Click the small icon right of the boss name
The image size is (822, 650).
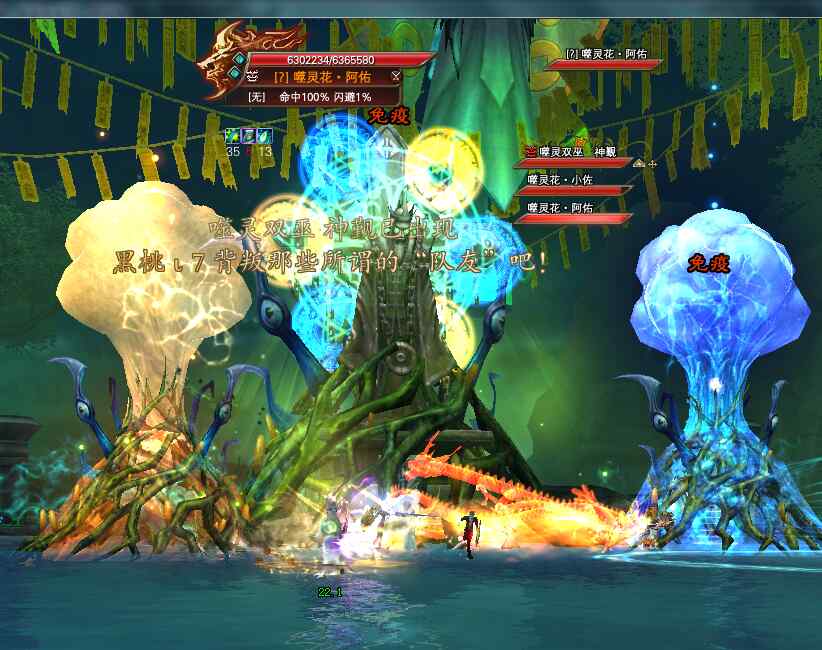[396, 76]
